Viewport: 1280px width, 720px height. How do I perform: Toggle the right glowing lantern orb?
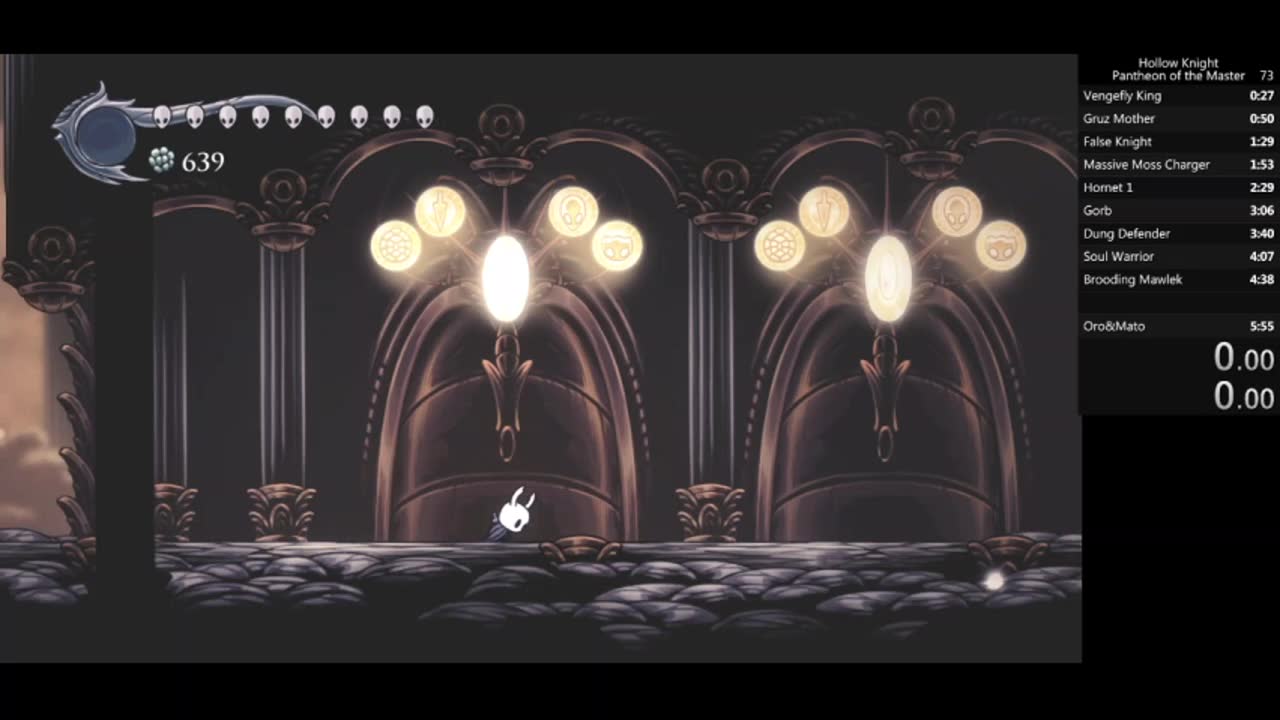885,280
